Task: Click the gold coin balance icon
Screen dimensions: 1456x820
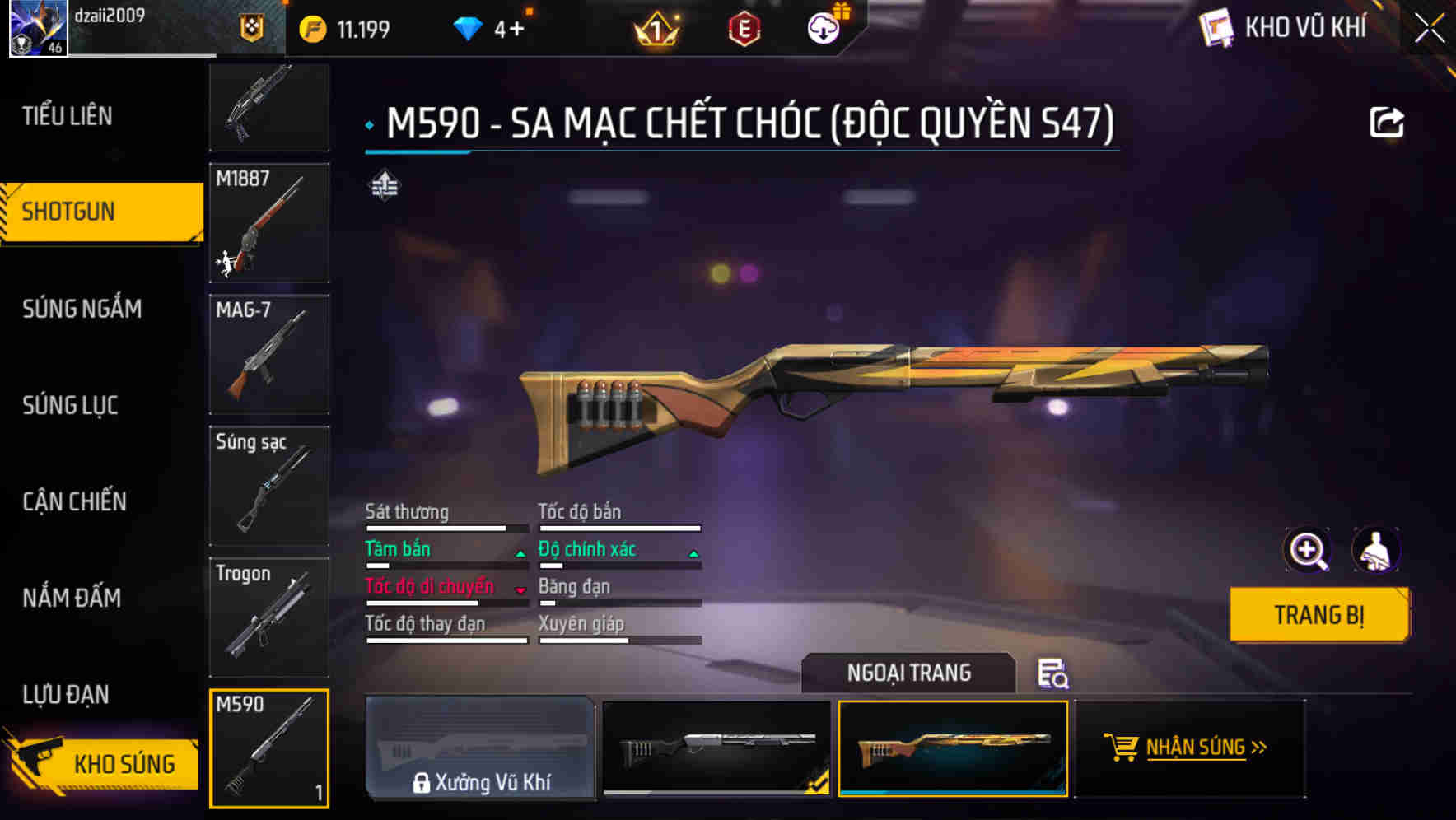Action: pyautogui.click(x=313, y=27)
